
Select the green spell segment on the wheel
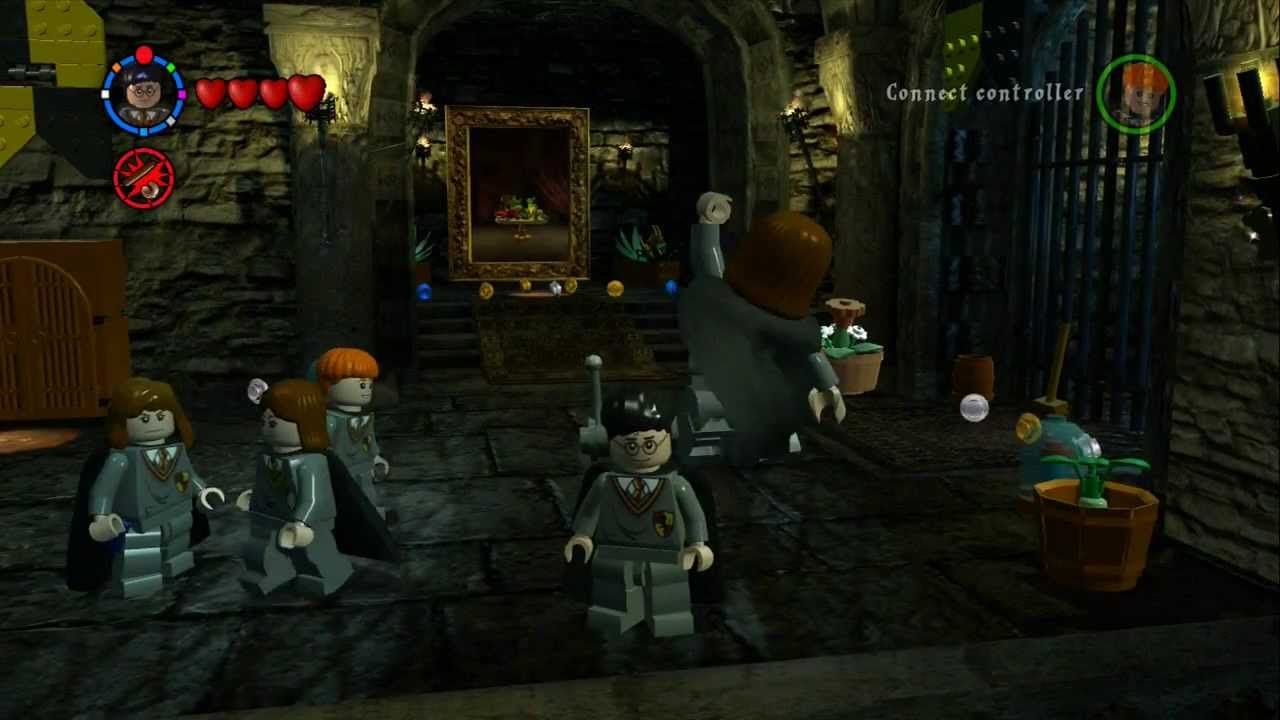[x=171, y=67]
